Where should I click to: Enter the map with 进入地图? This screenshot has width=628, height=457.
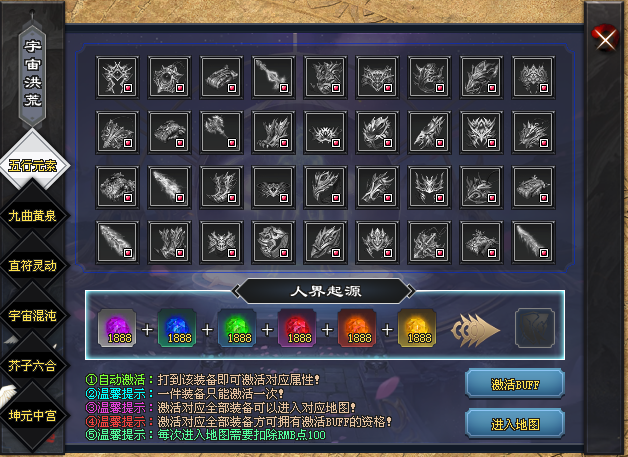[x=515, y=423]
